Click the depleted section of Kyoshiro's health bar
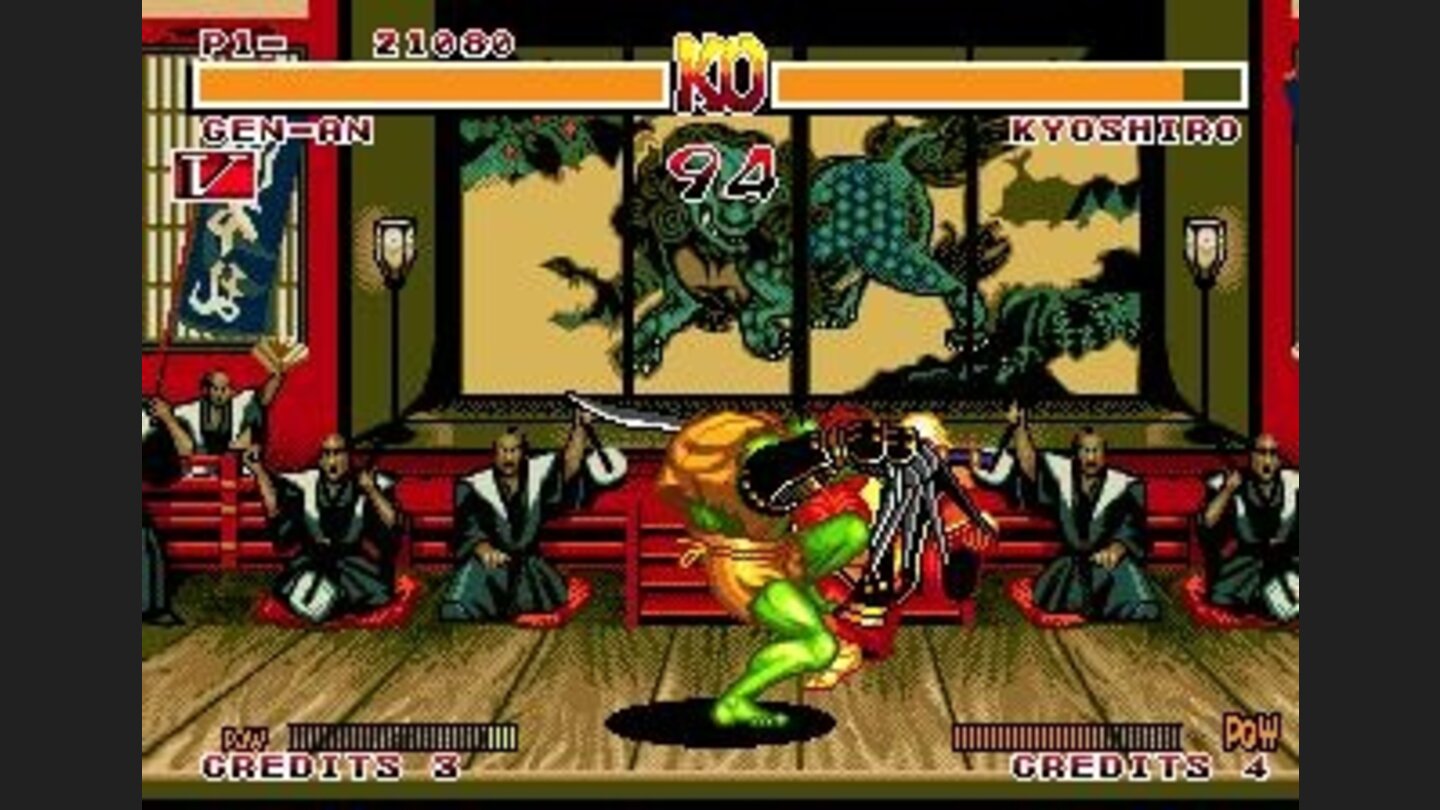This screenshot has width=1440, height=810. click(x=1210, y=84)
